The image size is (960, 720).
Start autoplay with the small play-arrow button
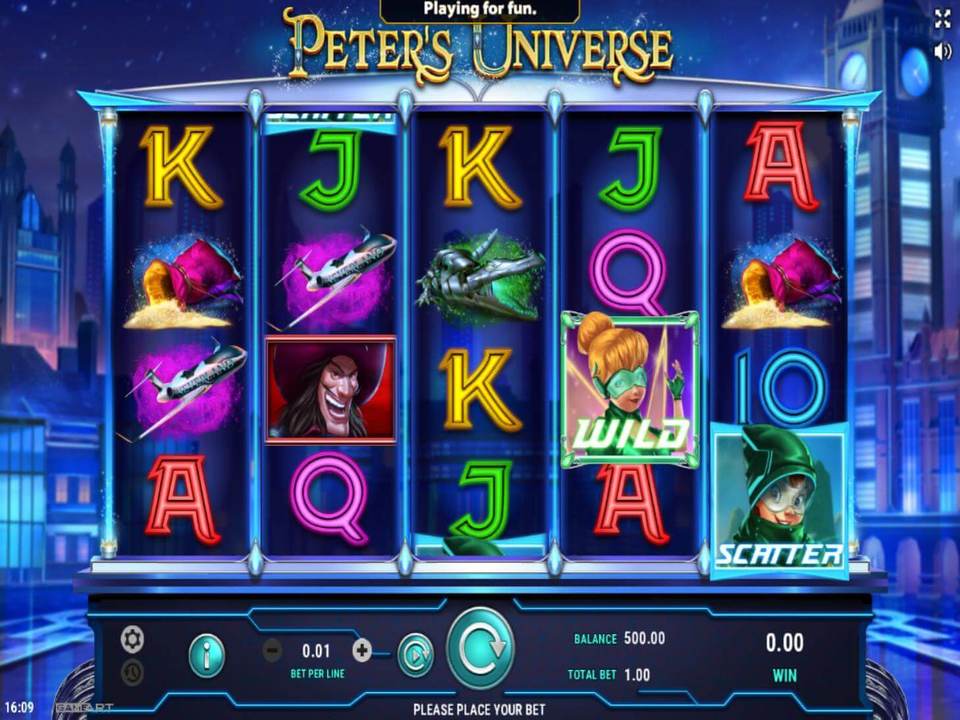click(x=415, y=655)
